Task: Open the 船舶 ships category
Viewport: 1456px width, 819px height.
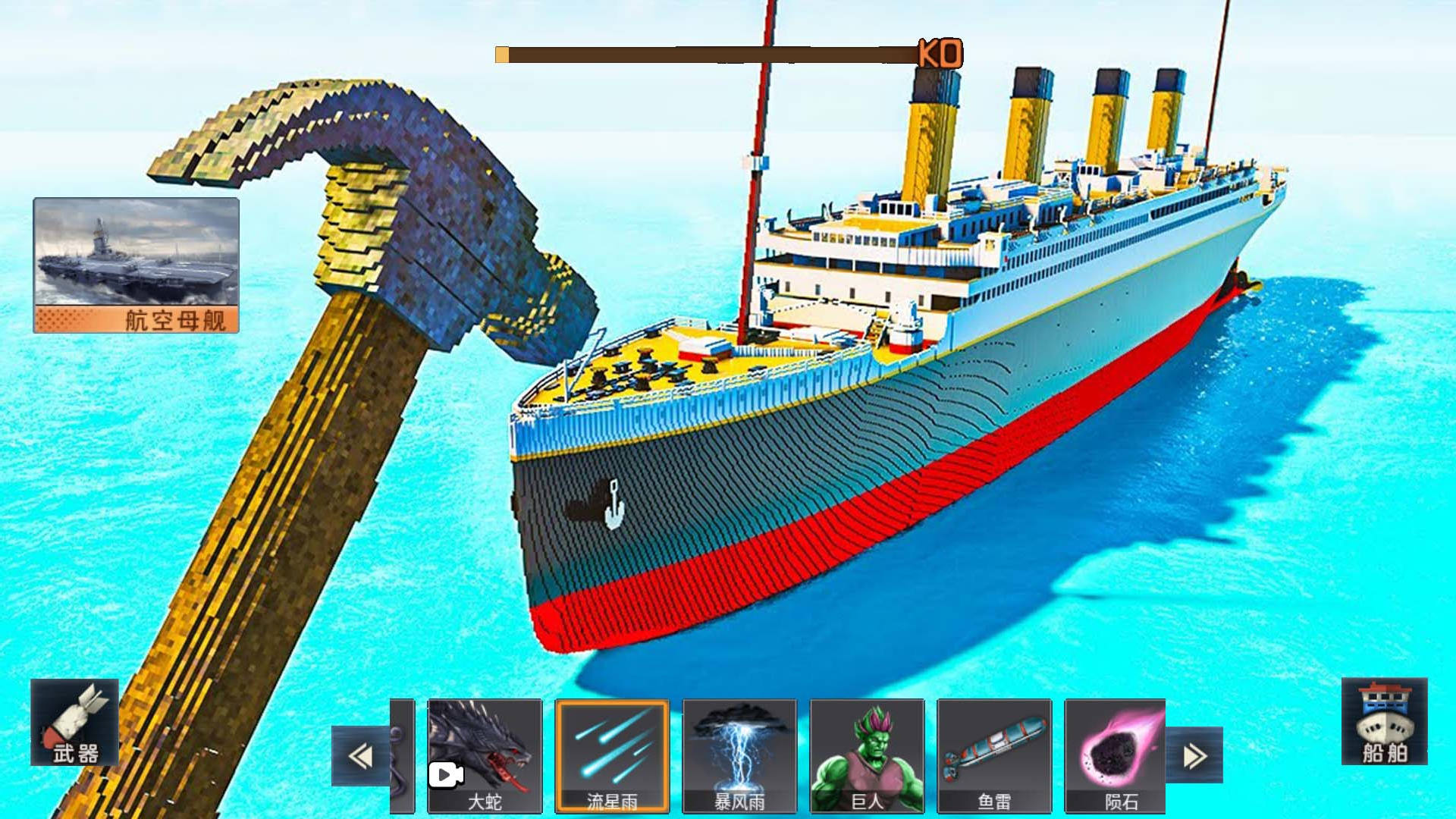Action: [1384, 721]
